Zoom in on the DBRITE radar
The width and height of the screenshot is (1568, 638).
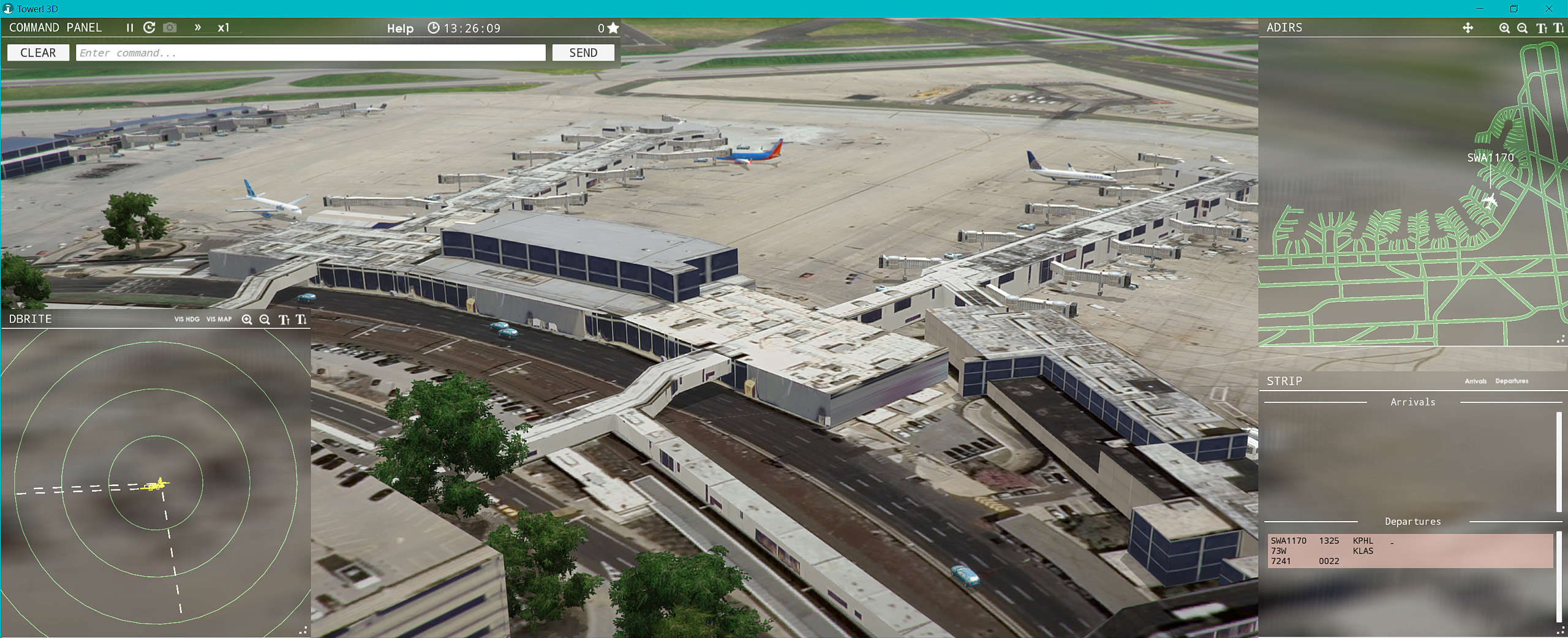247,319
